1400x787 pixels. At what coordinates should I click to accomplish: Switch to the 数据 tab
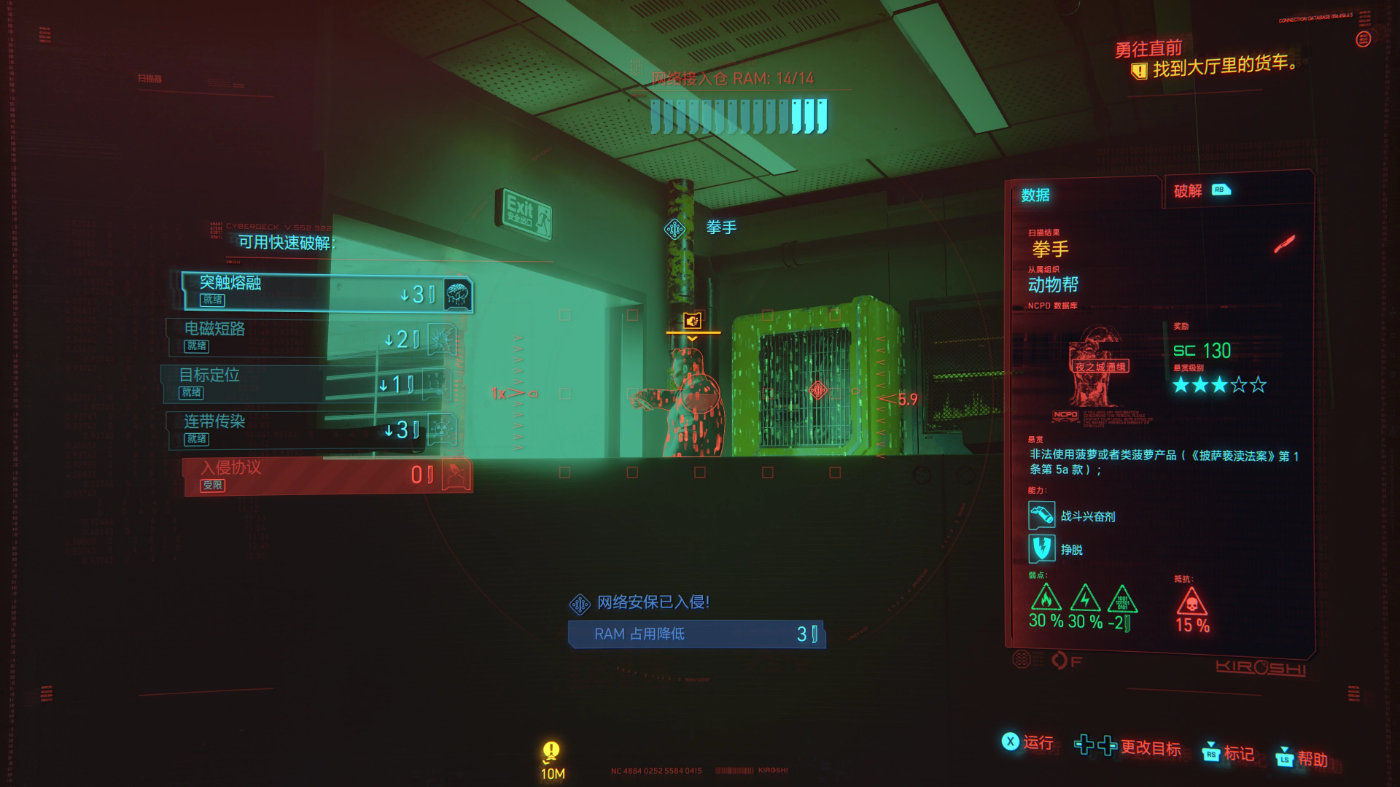[x=1036, y=196]
